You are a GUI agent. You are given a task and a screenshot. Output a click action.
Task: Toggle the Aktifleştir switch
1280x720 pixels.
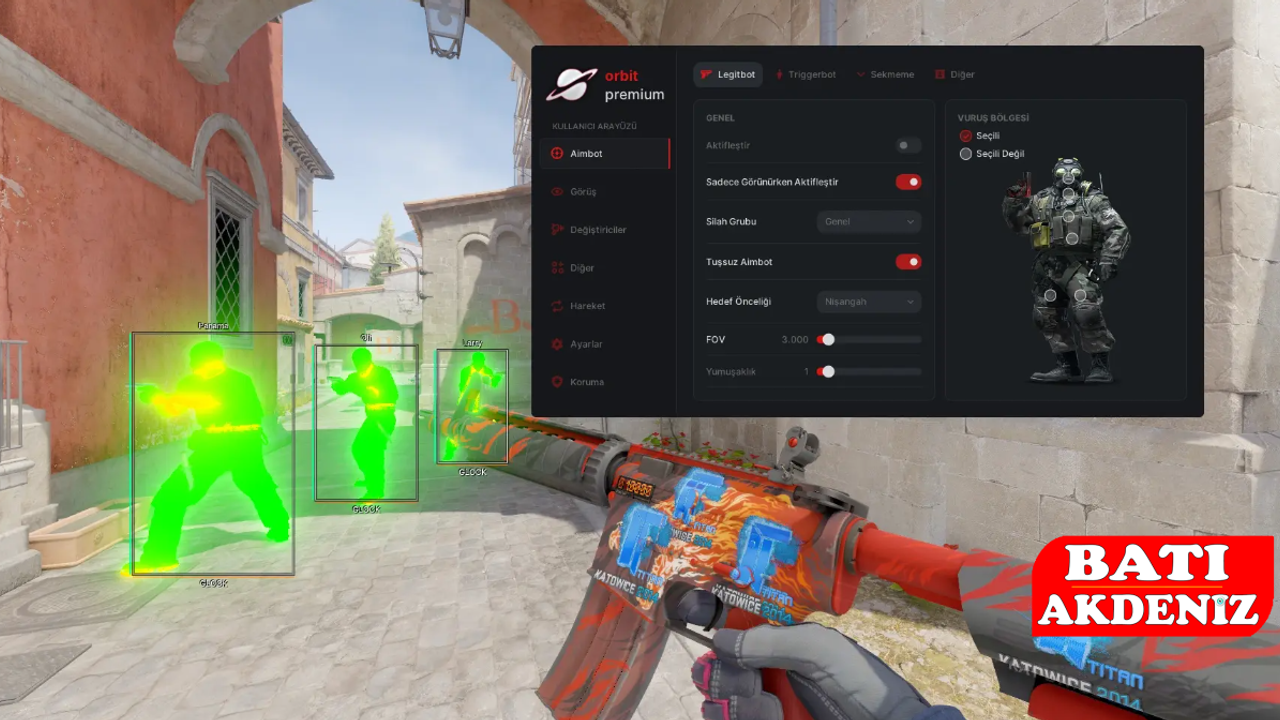[908, 146]
